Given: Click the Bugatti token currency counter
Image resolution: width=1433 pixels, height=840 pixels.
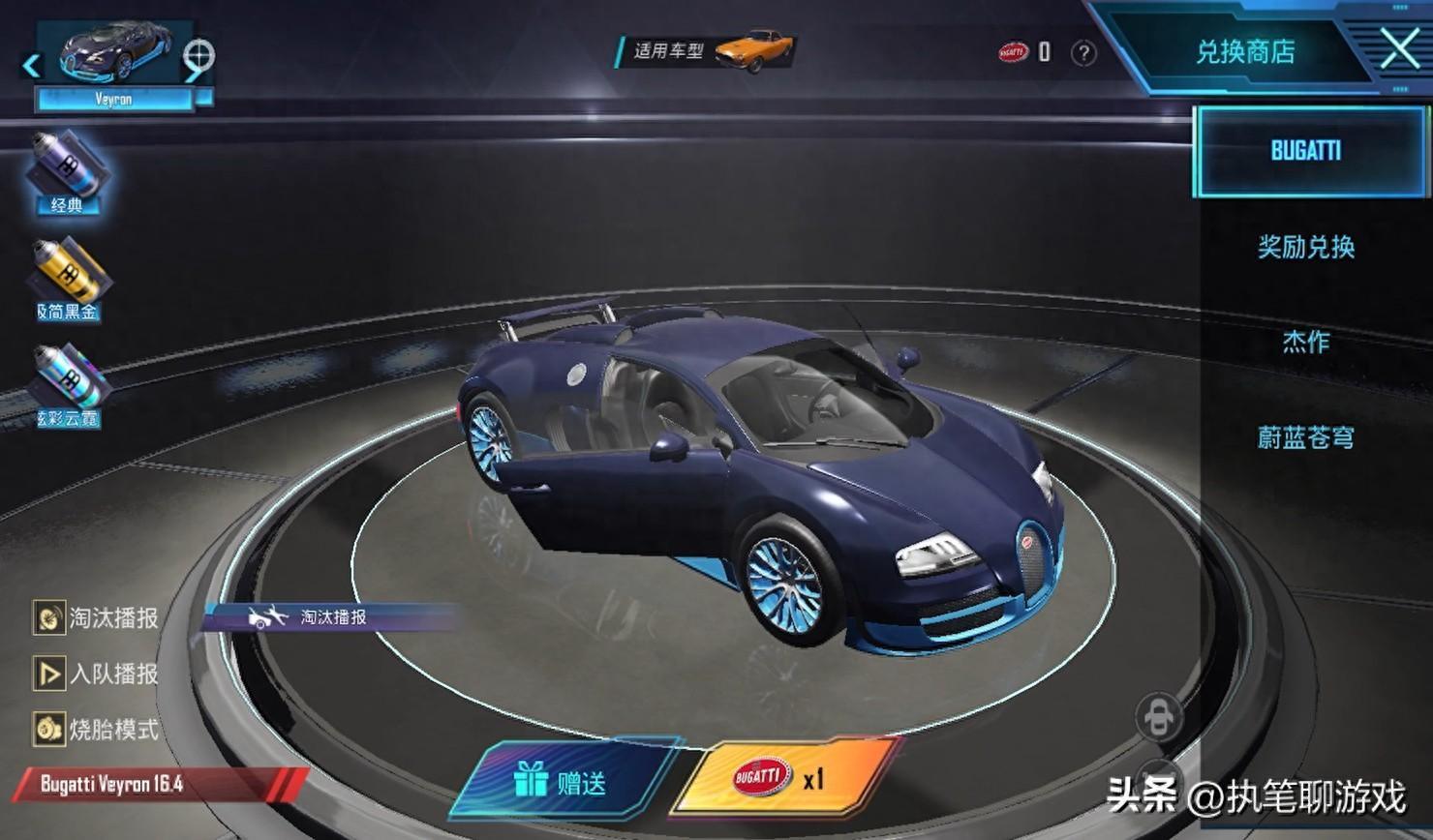Looking at the screenshot, I should pyautogui.click(x=1024, y=51).
